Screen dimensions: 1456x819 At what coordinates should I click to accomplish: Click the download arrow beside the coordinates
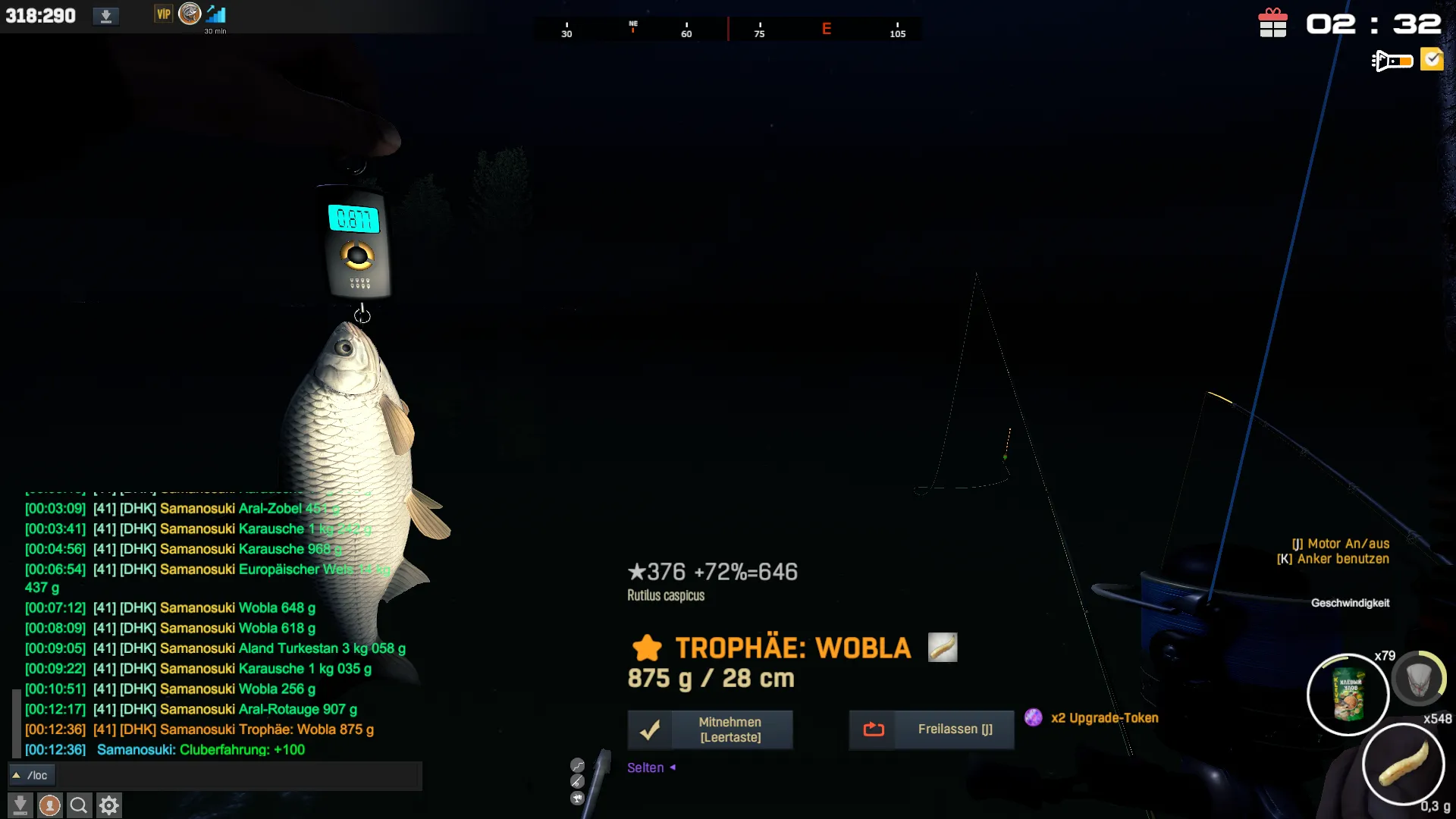(x=106, y=16)
